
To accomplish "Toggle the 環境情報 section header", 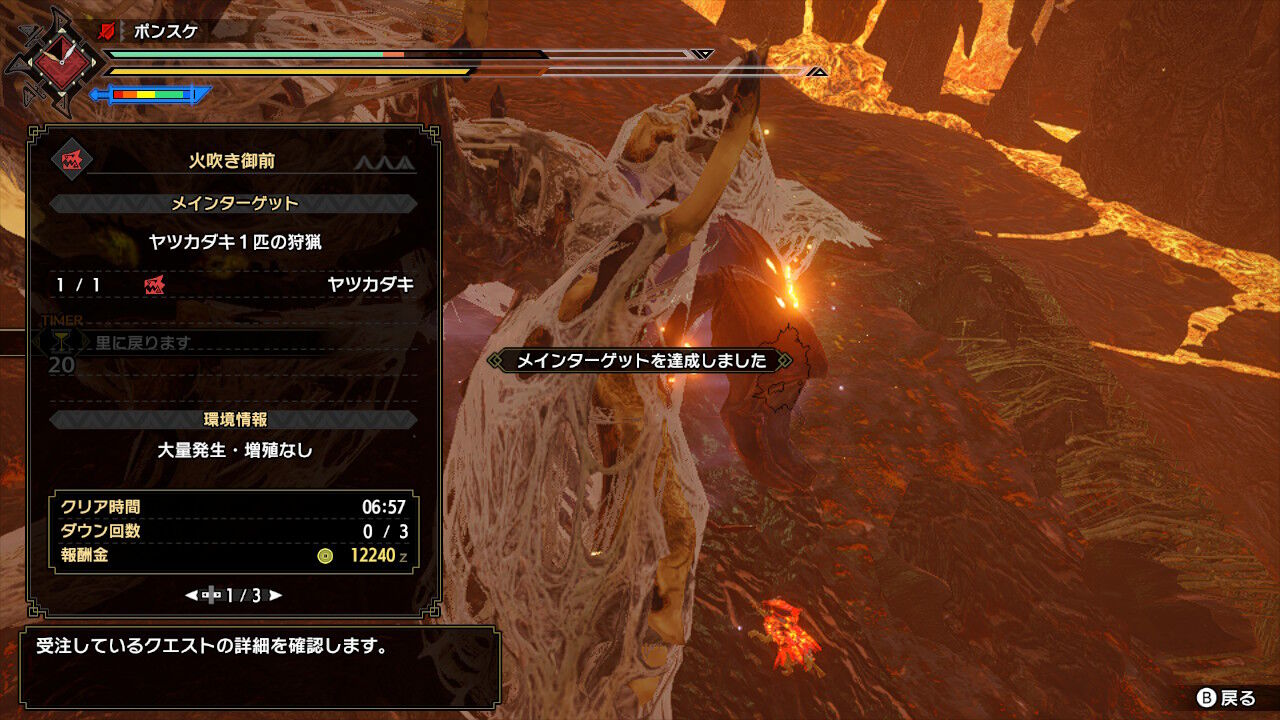I will tap(237, 421).
